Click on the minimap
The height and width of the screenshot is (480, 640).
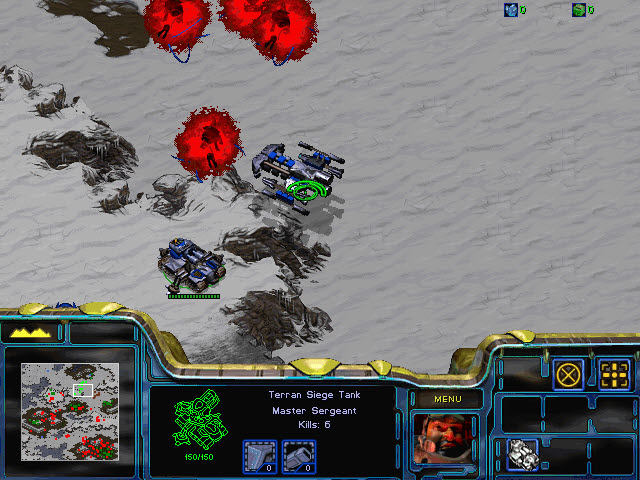70,410
